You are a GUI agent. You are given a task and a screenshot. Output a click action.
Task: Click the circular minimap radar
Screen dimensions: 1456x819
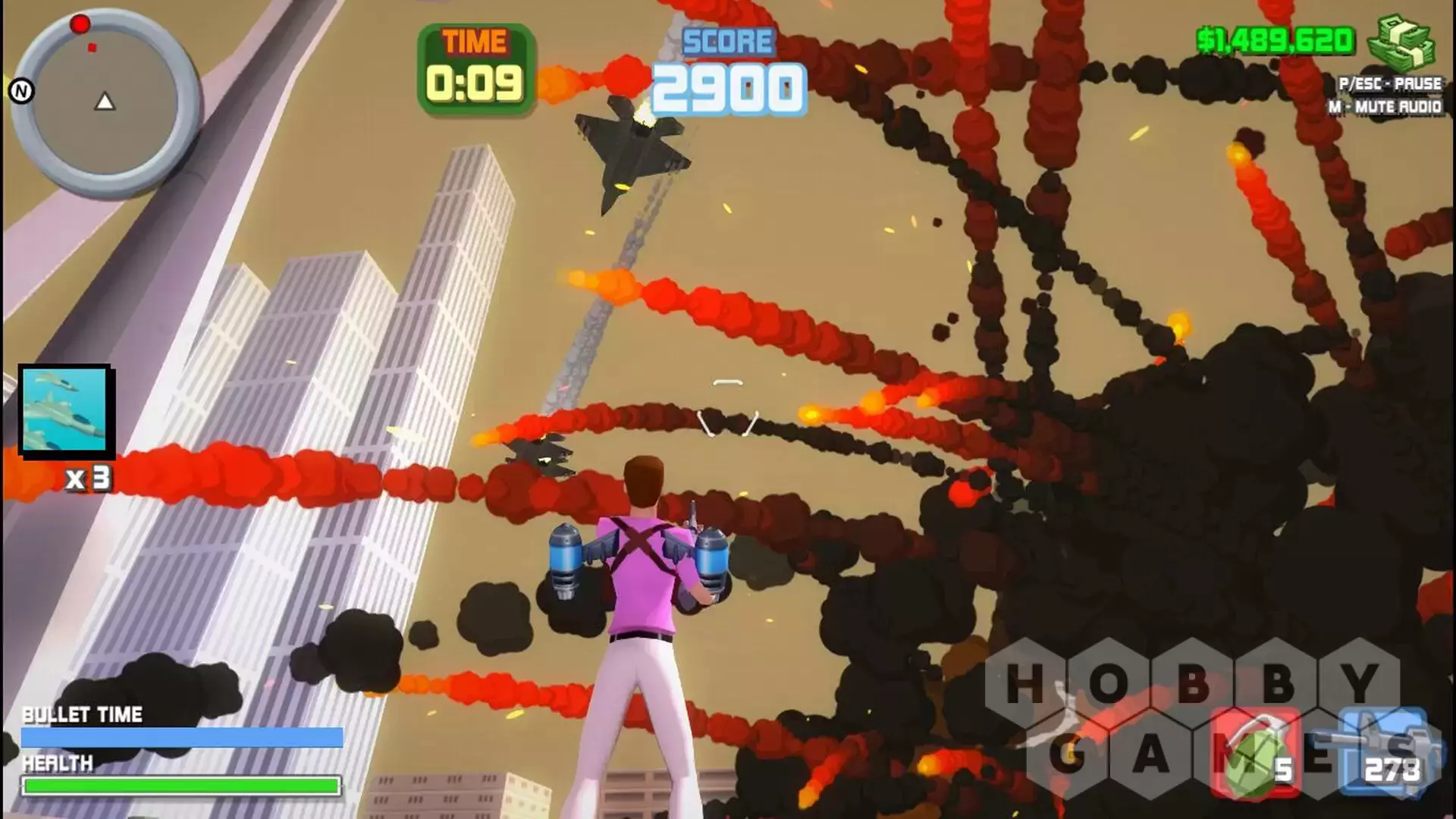[105, 101]
